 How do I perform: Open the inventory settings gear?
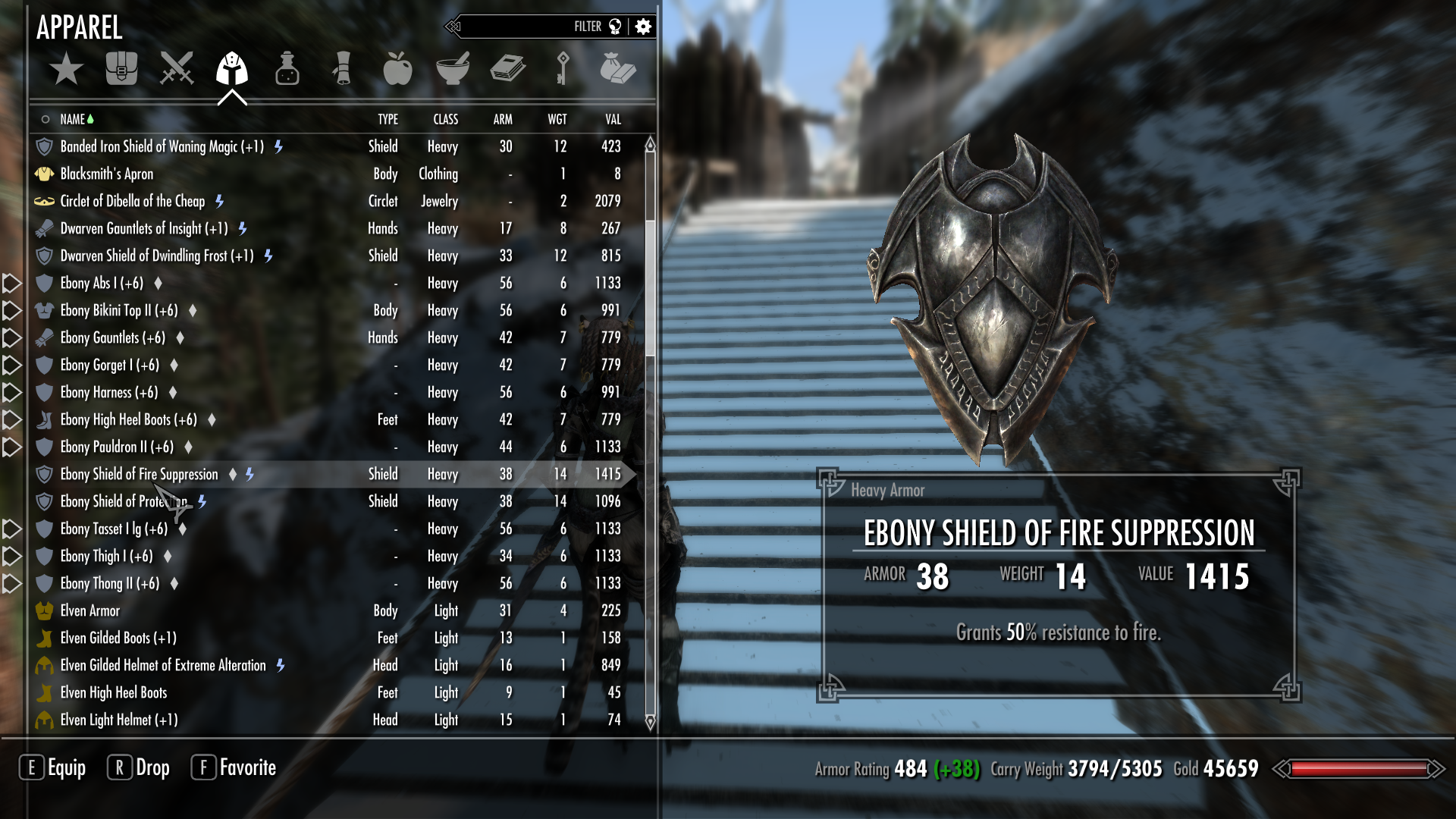(643, 27)
